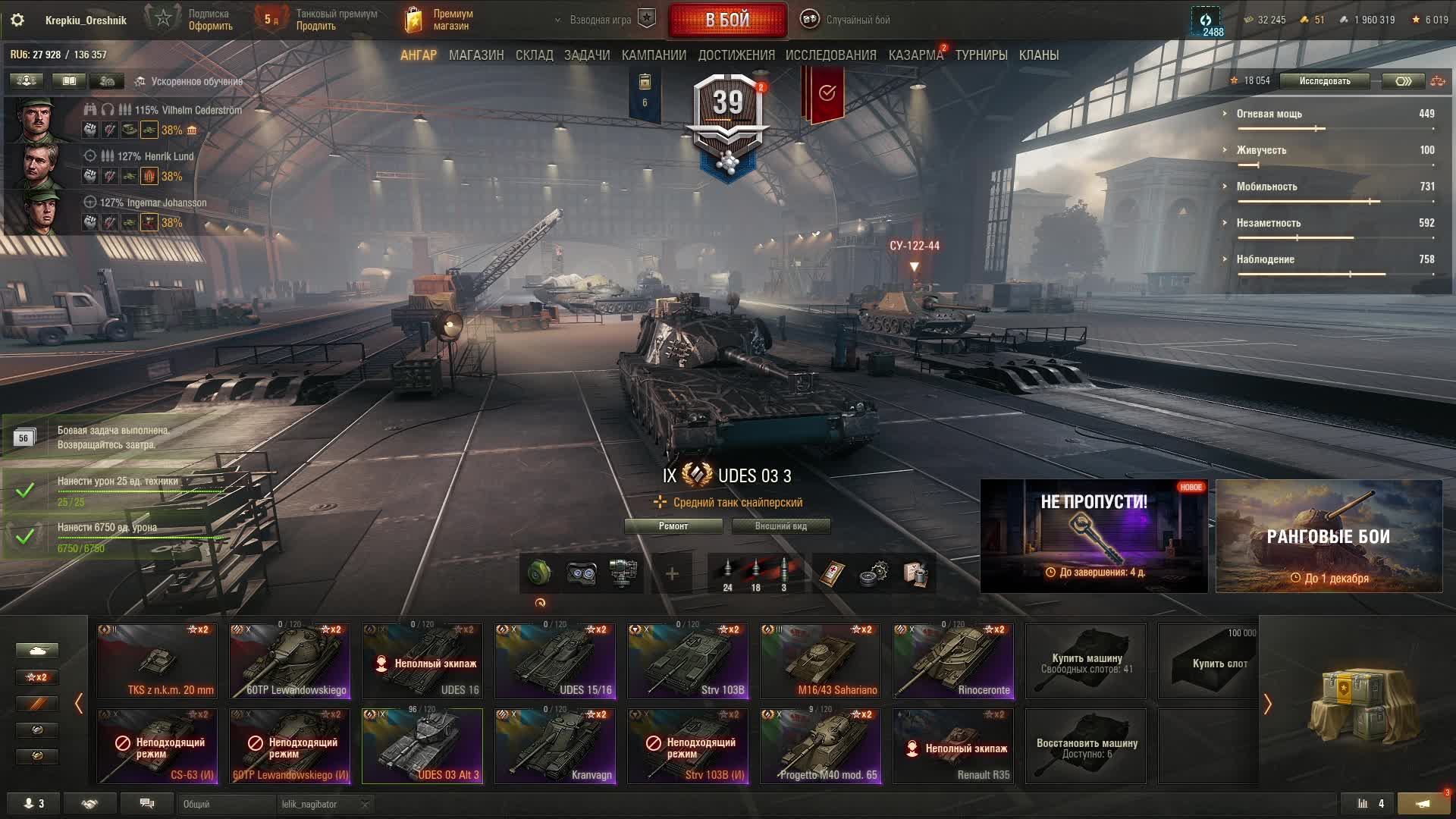The width and height of the screenshot is (1456, 819).
Task: Open the Внешний вид customization button
Action: [780, 526]
